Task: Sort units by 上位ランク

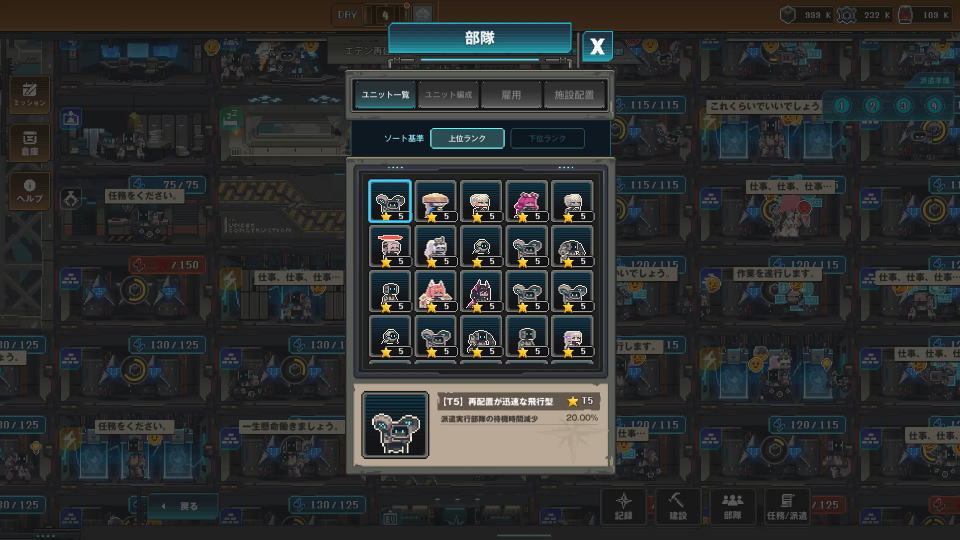Action: tap(467, 139)
